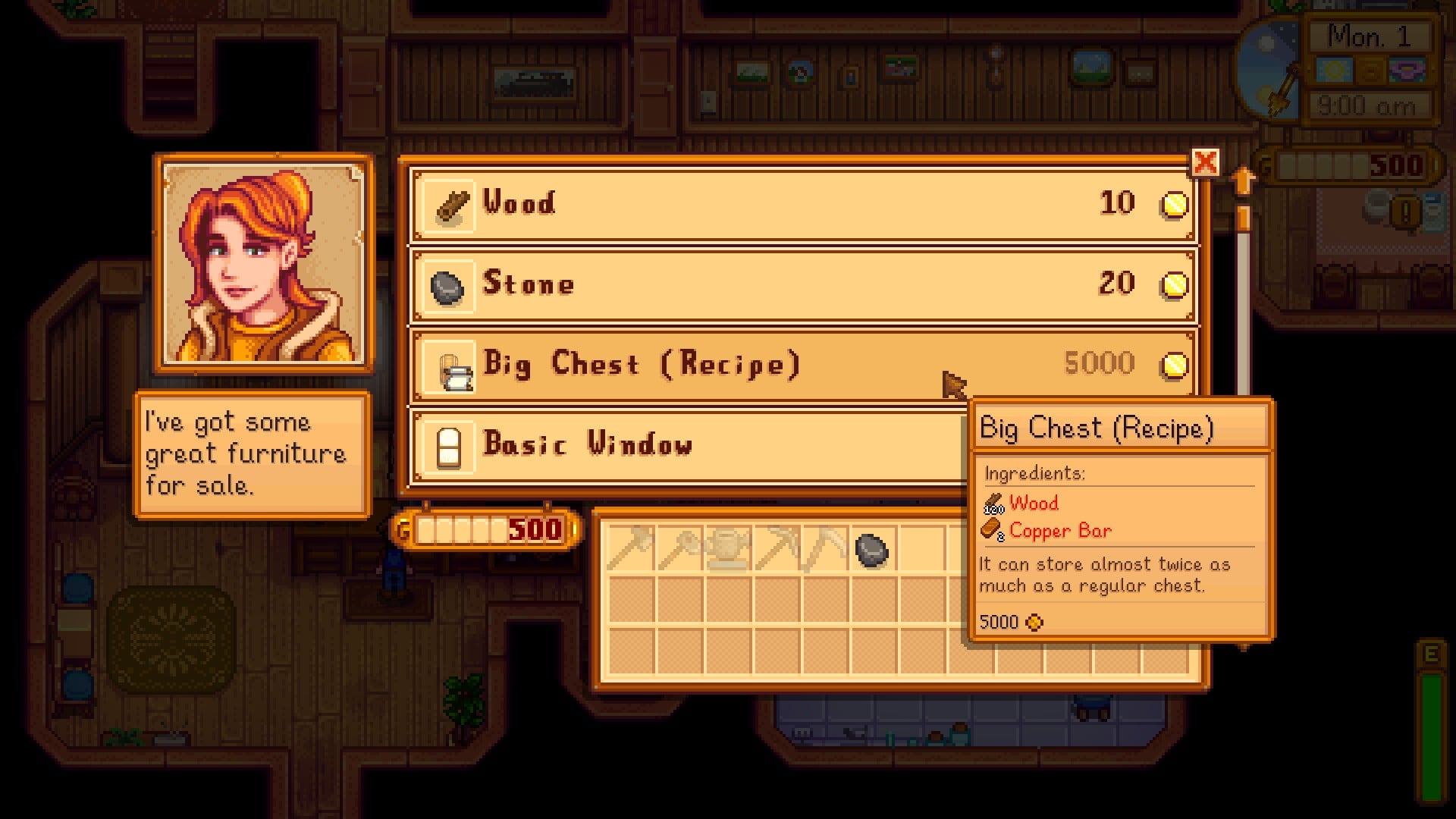
Task: Close the shop menu with the red X
Action: pos(1207,162)
